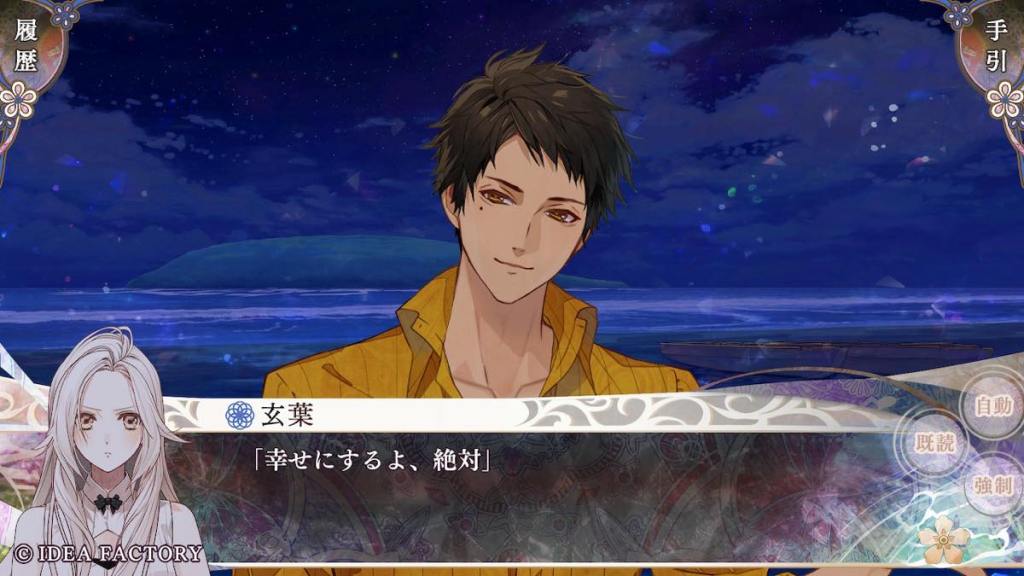This screenshot has height=576, width=1024.
Task: Open the 履歴 backlog history
Action: click(25, 50)
